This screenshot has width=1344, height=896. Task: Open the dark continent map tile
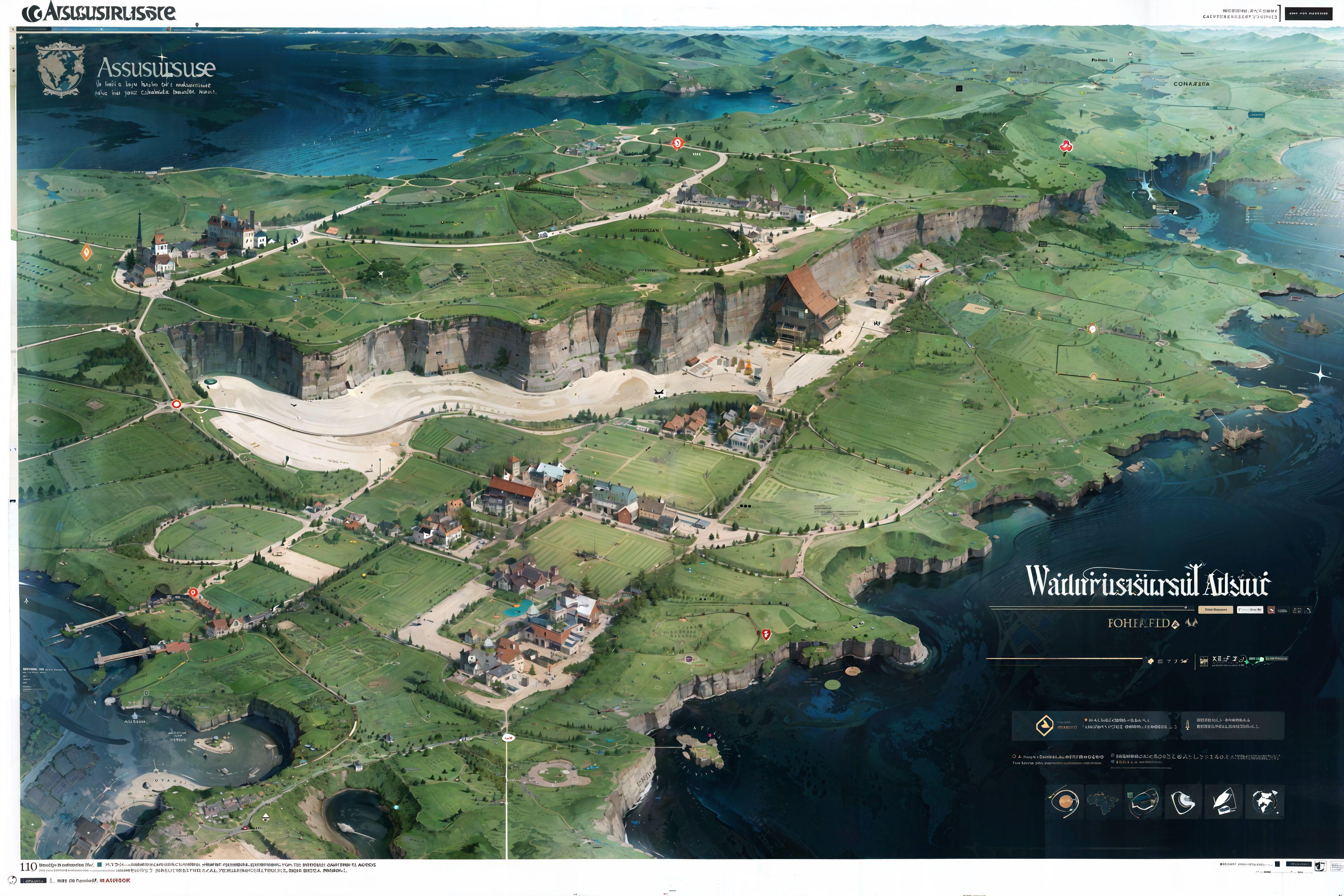tap(1102, 801)
